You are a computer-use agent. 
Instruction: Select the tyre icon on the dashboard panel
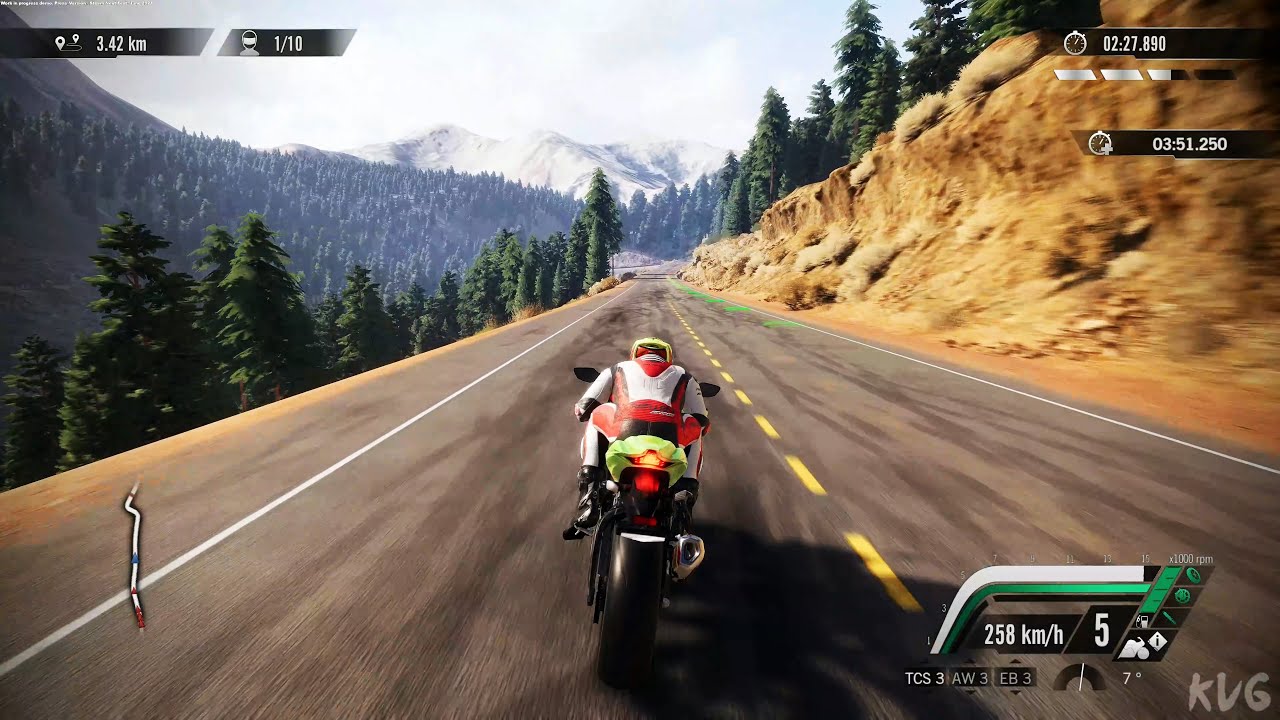1194,576
